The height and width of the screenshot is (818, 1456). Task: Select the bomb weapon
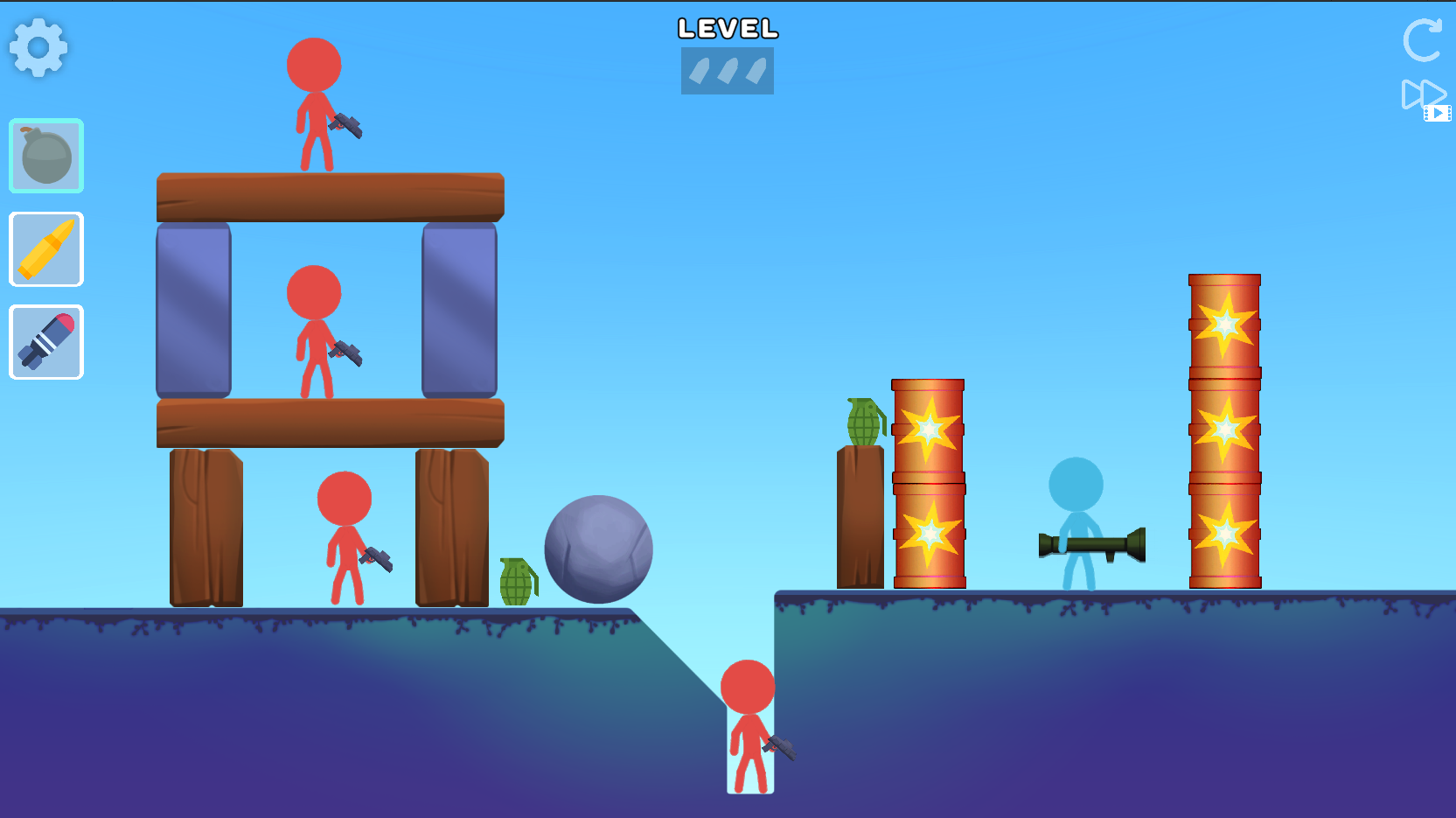coord(45,157)
